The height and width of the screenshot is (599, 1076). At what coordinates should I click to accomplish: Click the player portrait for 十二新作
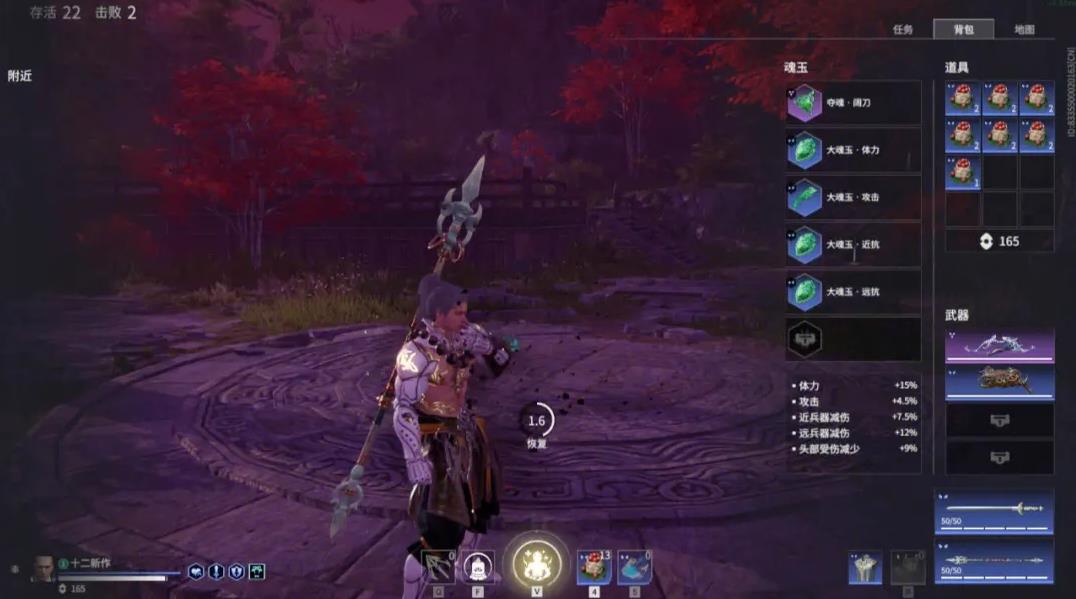coord(43,568)
